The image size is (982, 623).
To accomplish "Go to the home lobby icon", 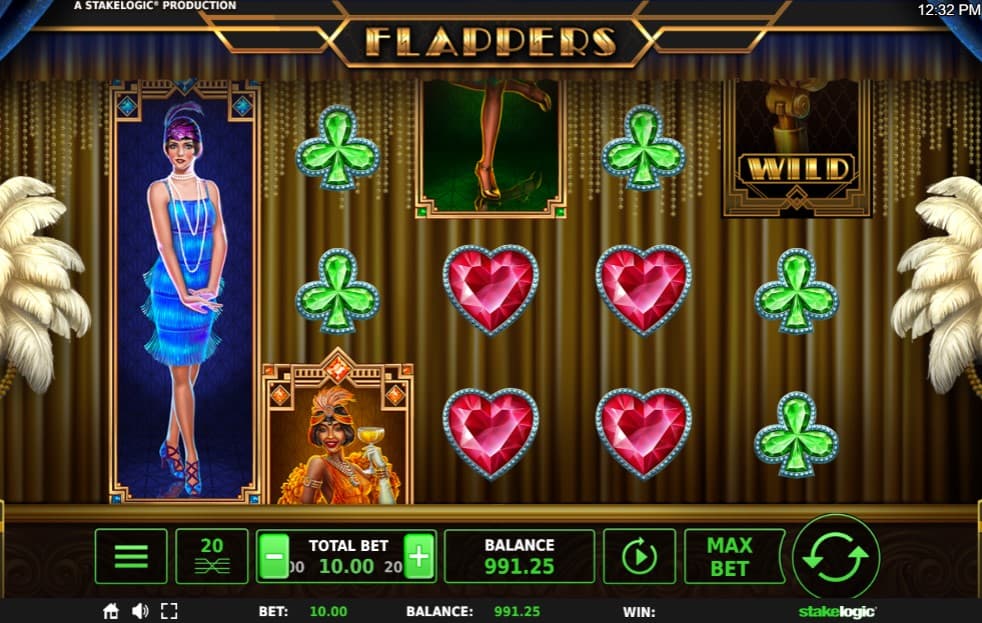I will point(111,611).
